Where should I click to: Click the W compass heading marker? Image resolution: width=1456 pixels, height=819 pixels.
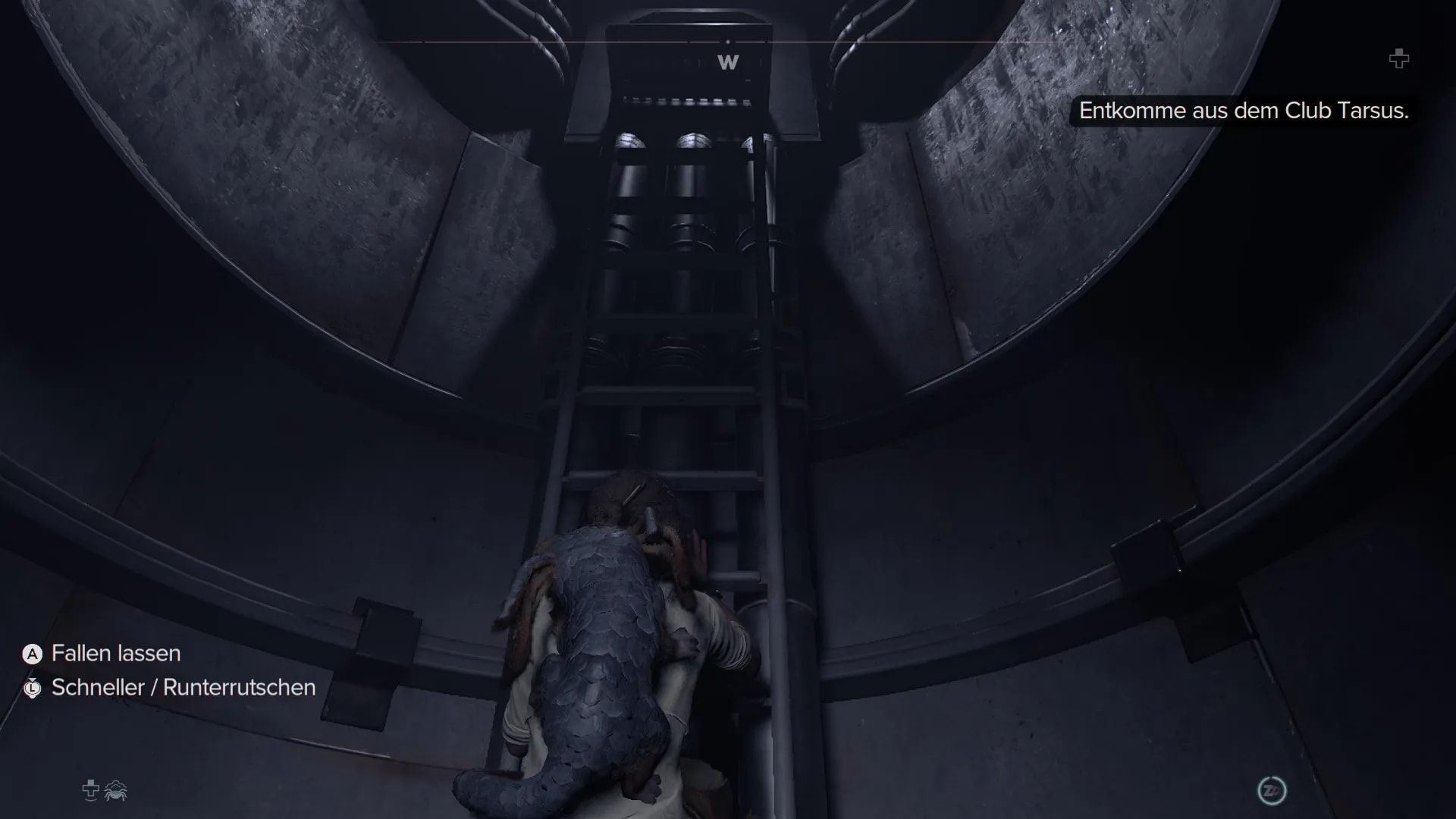[x=728, y=62]
